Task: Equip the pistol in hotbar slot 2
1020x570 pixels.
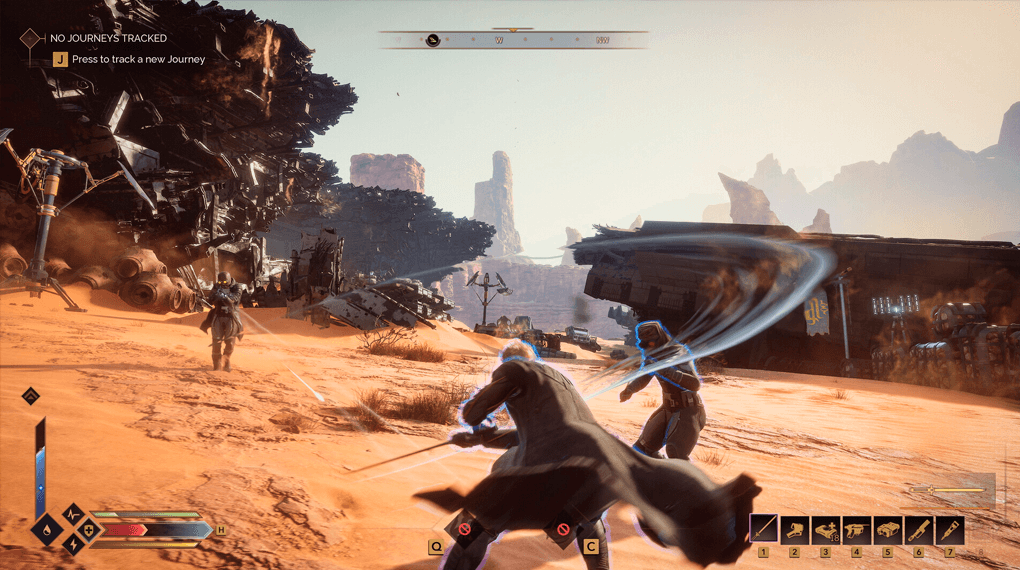Action: 795,528
